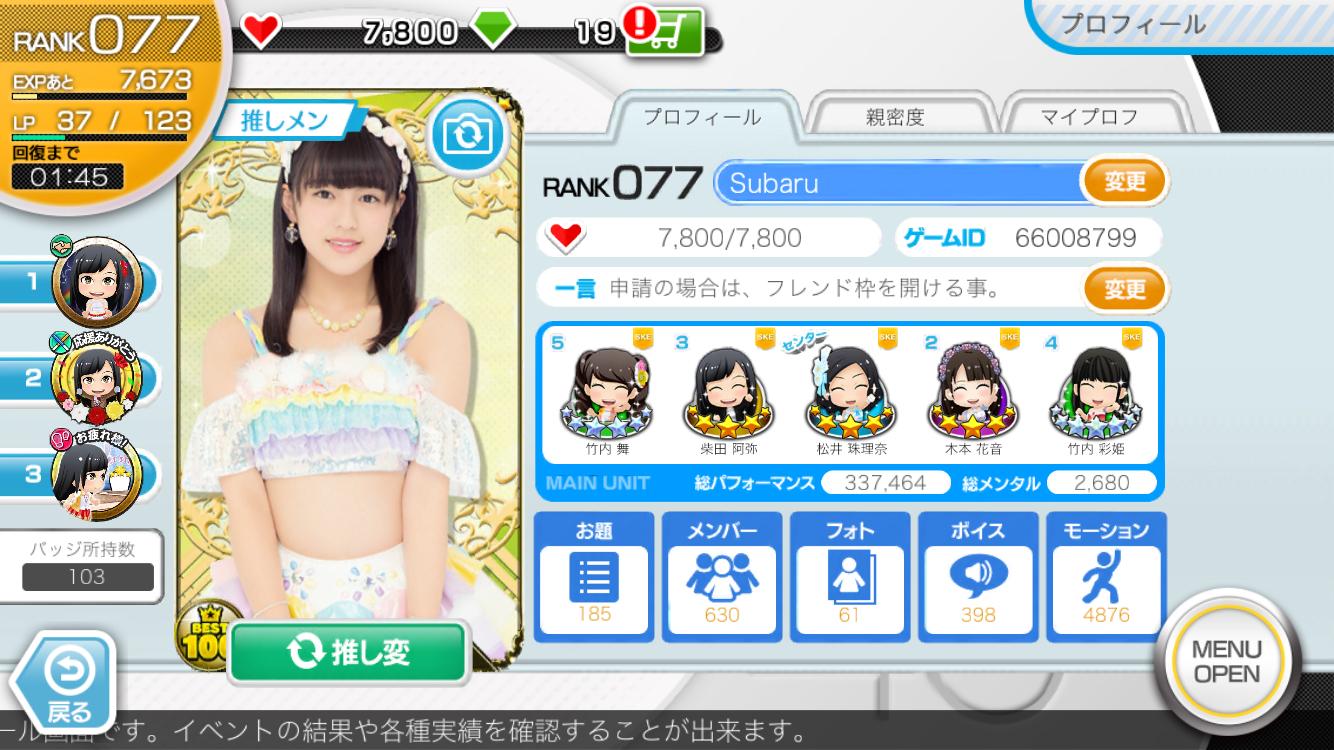Image resolution: width=1334 pixels, height=750 pixels.
Task: Click the 変更 button beside the name Subaru
Action: tap(1124, 183)
